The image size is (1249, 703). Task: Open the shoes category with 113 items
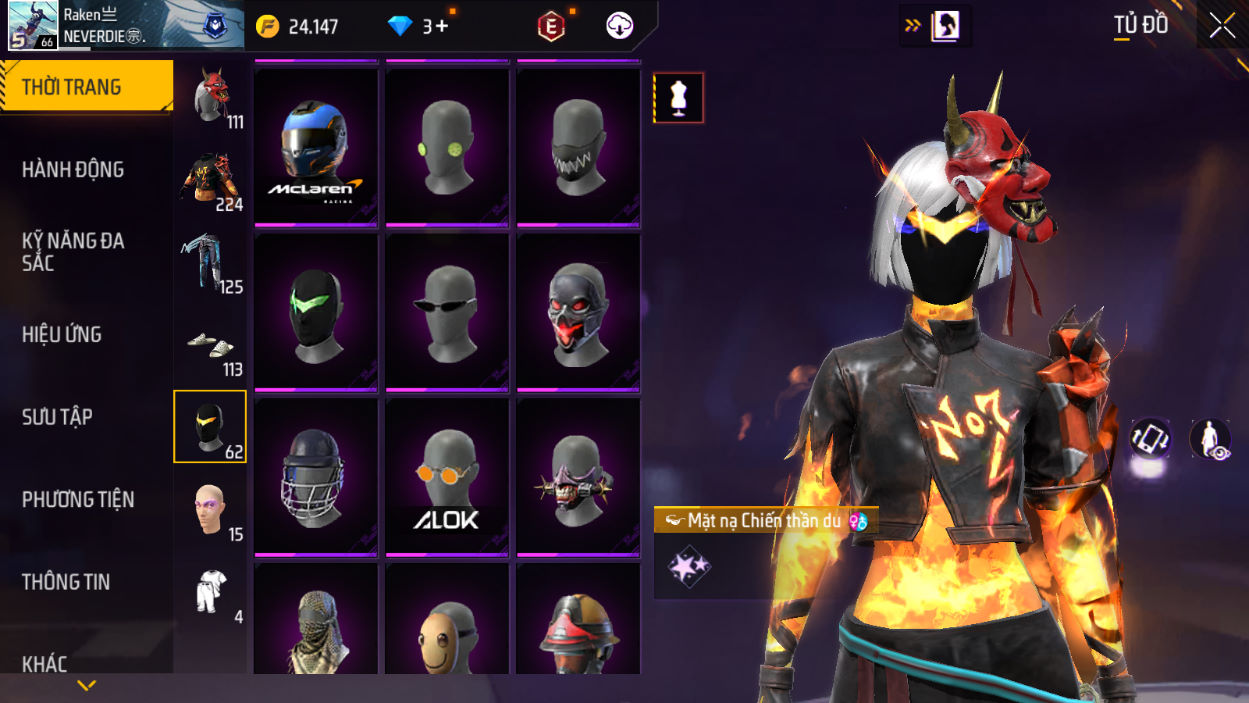[x=210, y=345]
